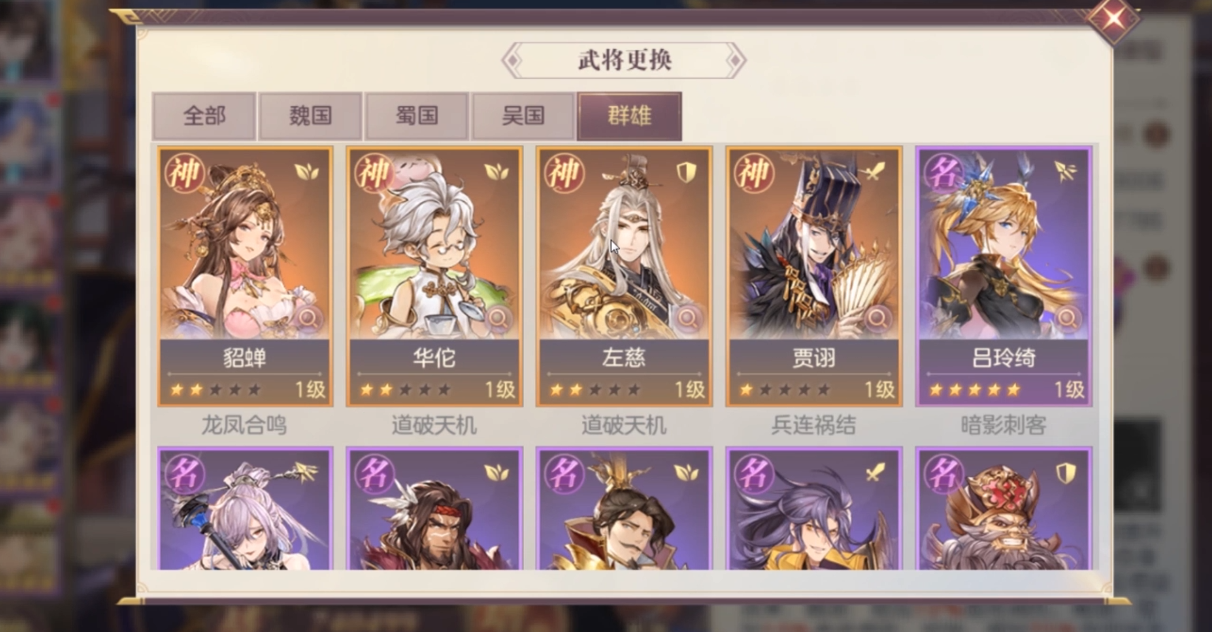Switch to the 全部 tab
The width and height of the screenshot is (1212, 632).
coord(204,116)
